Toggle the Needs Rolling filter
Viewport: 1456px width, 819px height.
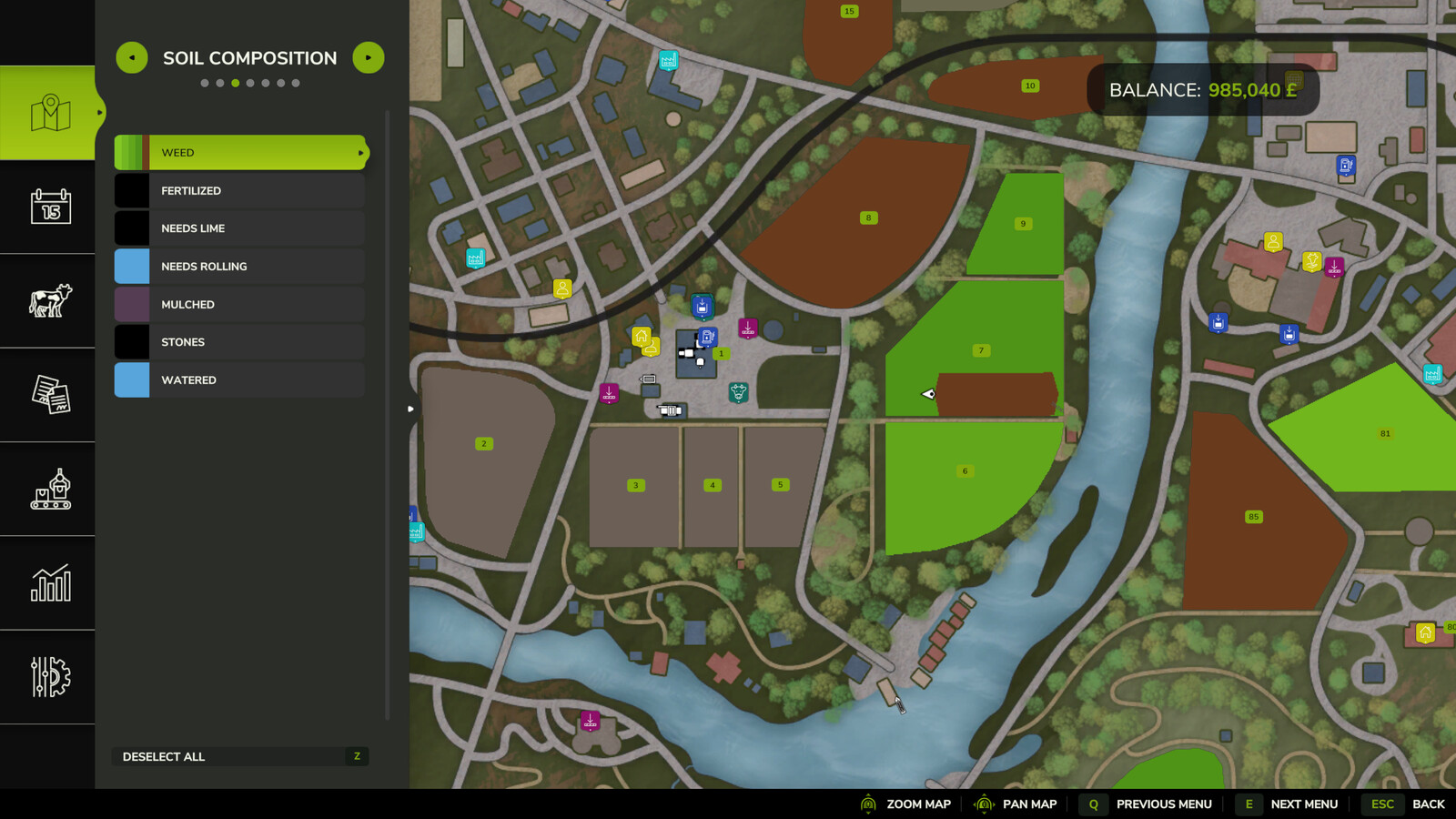tap(240, 267)
